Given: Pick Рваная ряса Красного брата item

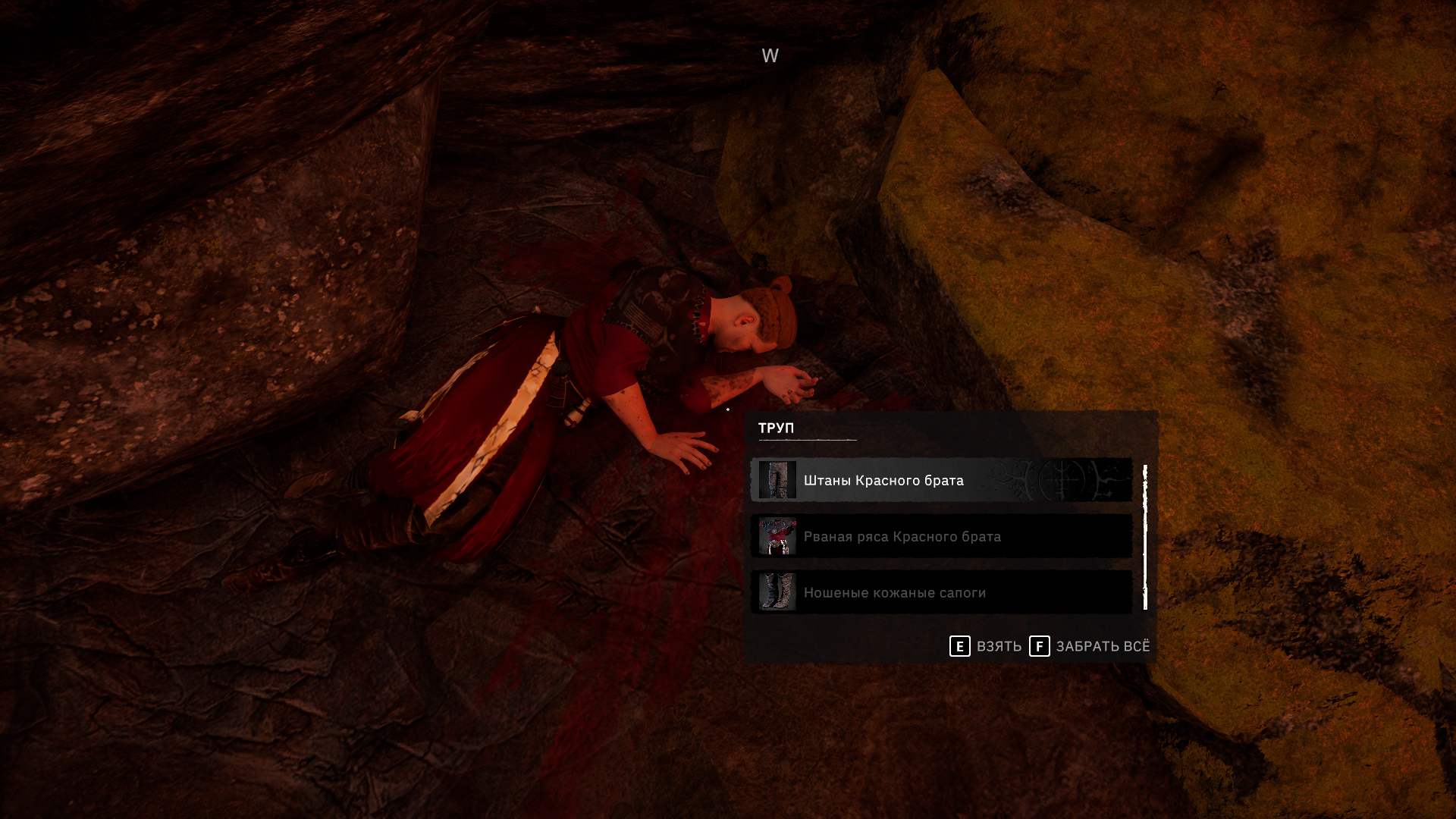Looking at the screenshot, I should tap(940, 536).
